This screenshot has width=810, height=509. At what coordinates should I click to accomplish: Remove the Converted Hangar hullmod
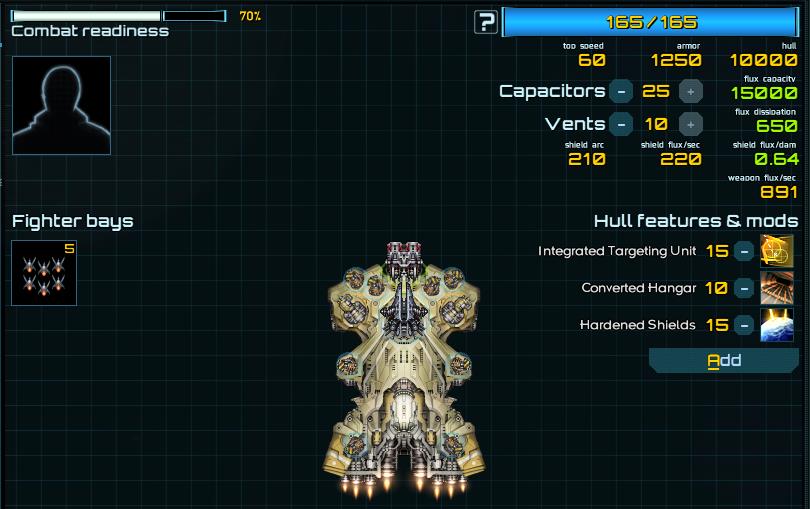[x=743, y=288]
